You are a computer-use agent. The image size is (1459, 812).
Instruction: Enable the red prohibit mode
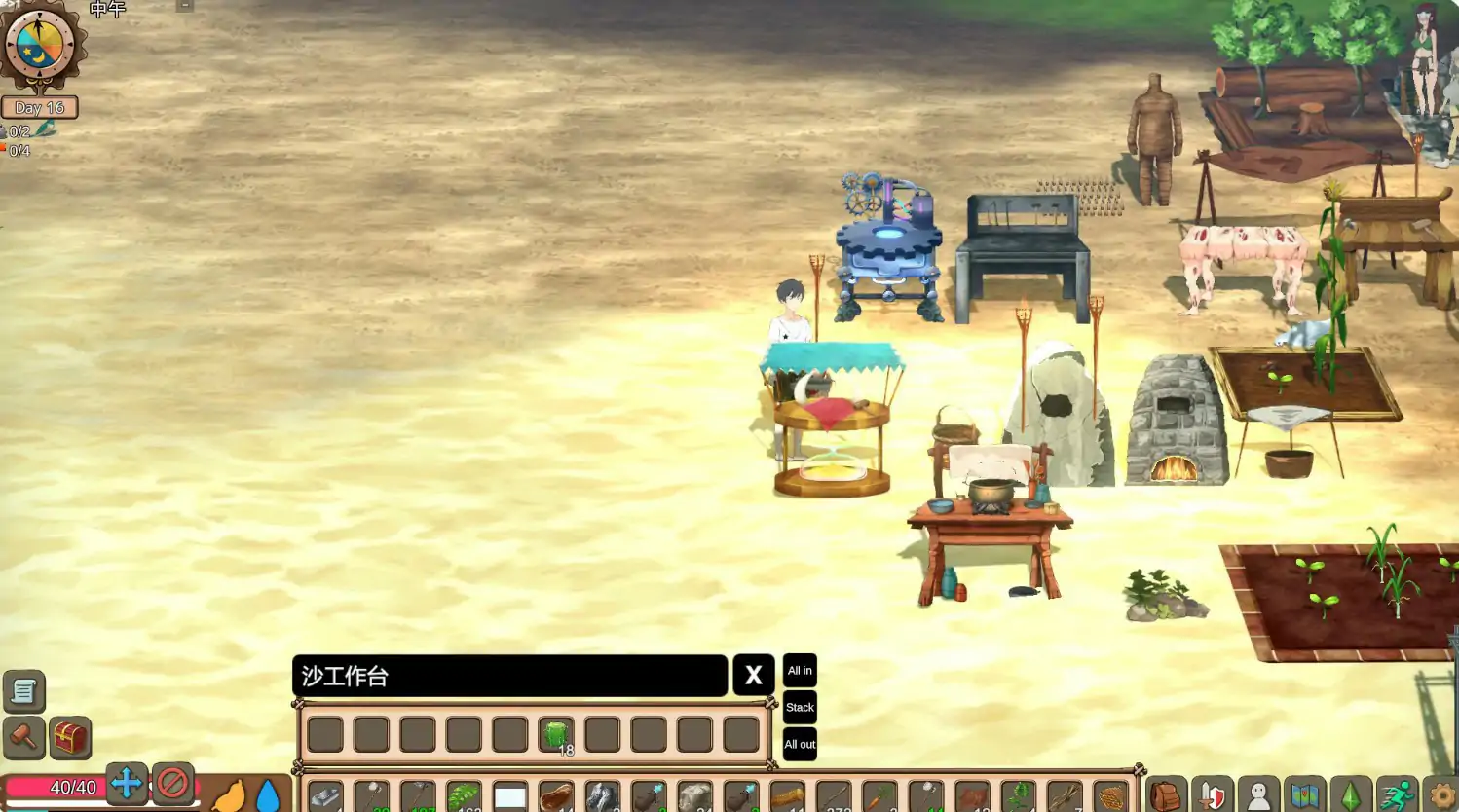pos(173,782)
